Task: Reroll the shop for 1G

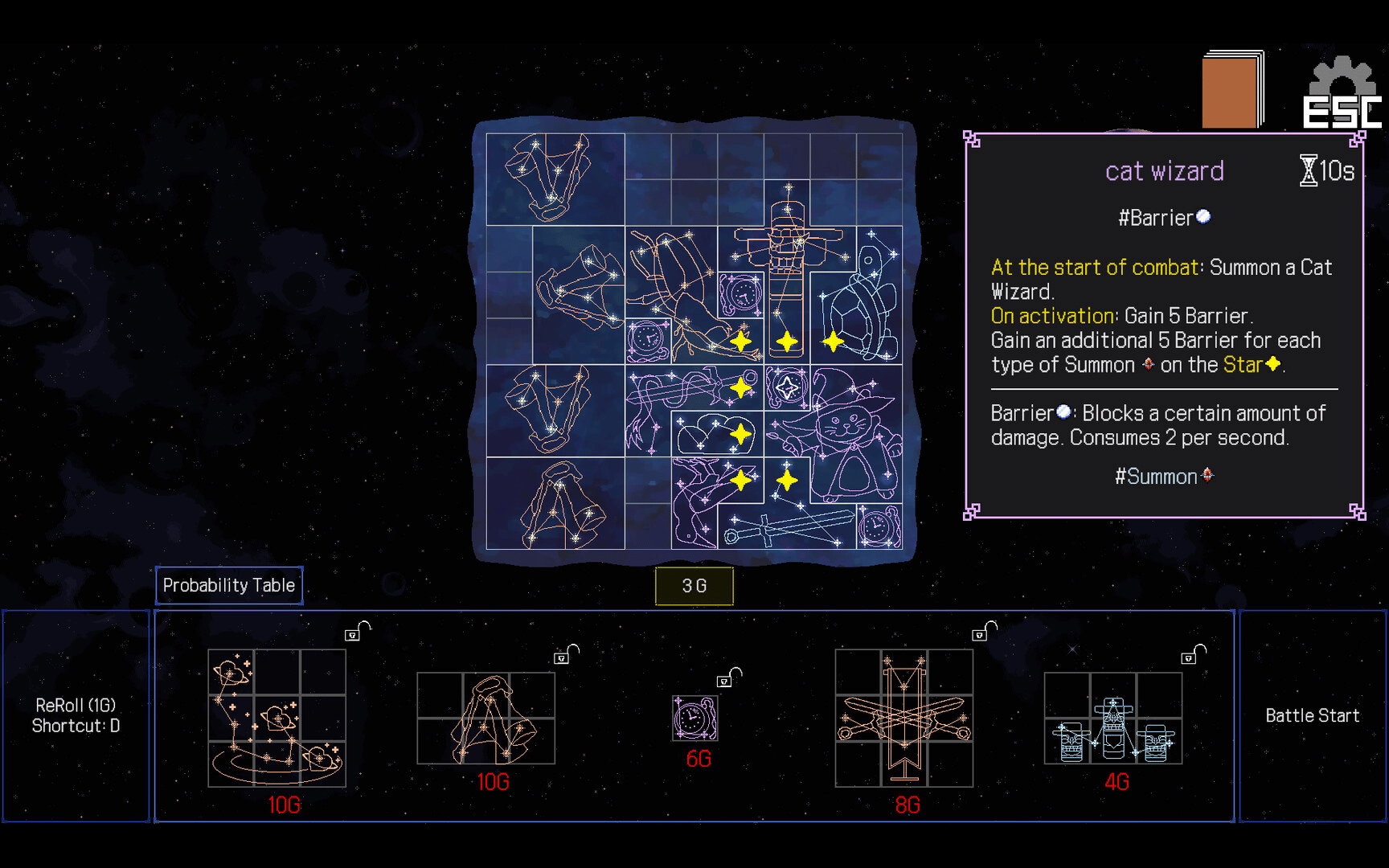Action: (76, 715)
